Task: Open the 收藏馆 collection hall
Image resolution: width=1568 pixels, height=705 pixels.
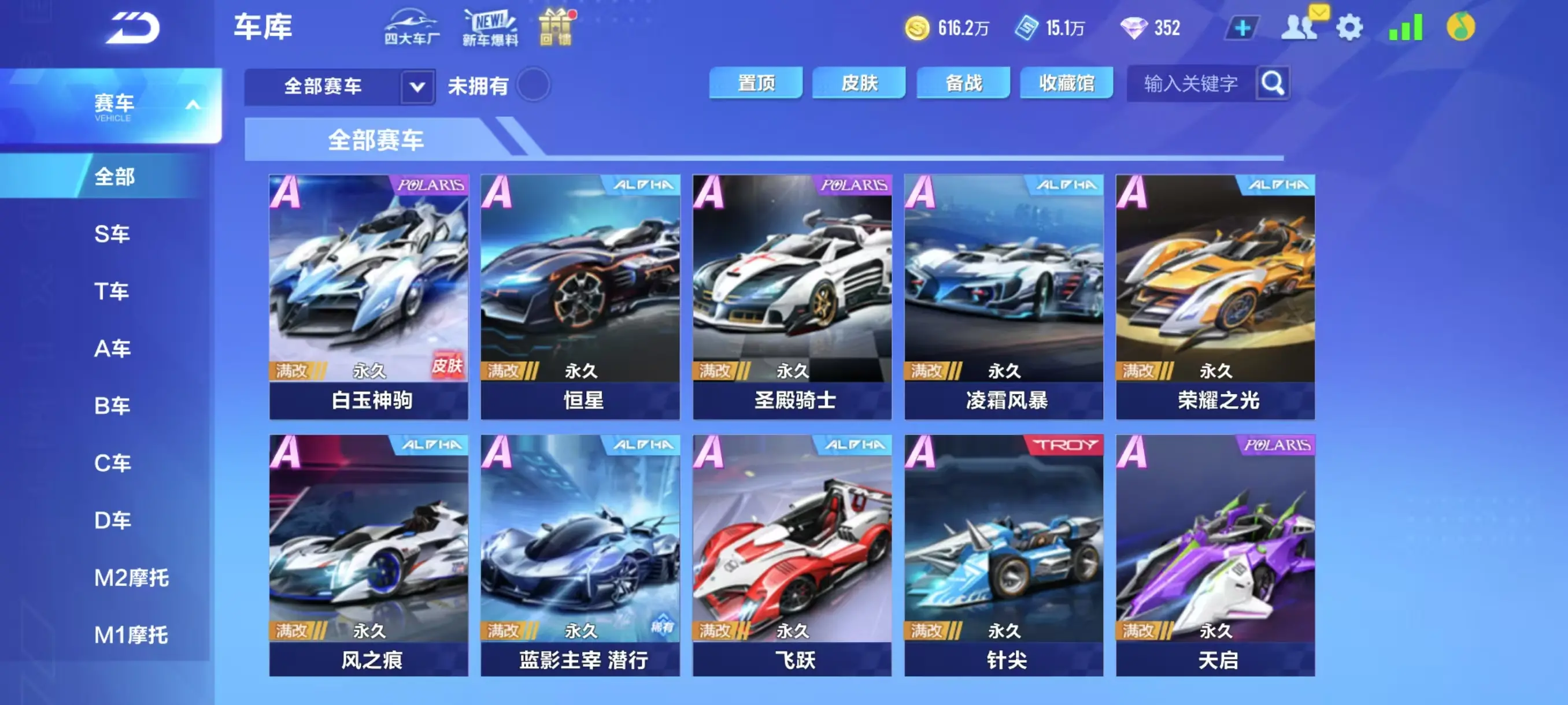Action: (1066, 83)
